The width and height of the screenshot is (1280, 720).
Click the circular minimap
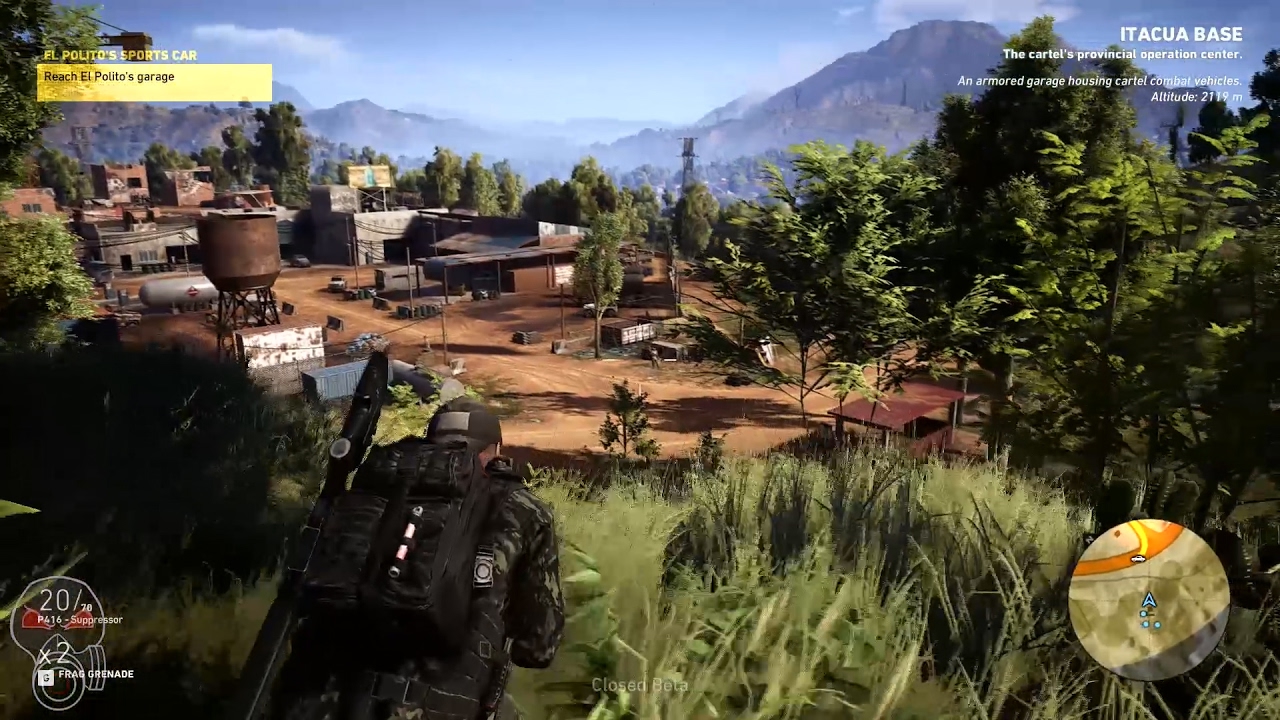pos(1148,599)
